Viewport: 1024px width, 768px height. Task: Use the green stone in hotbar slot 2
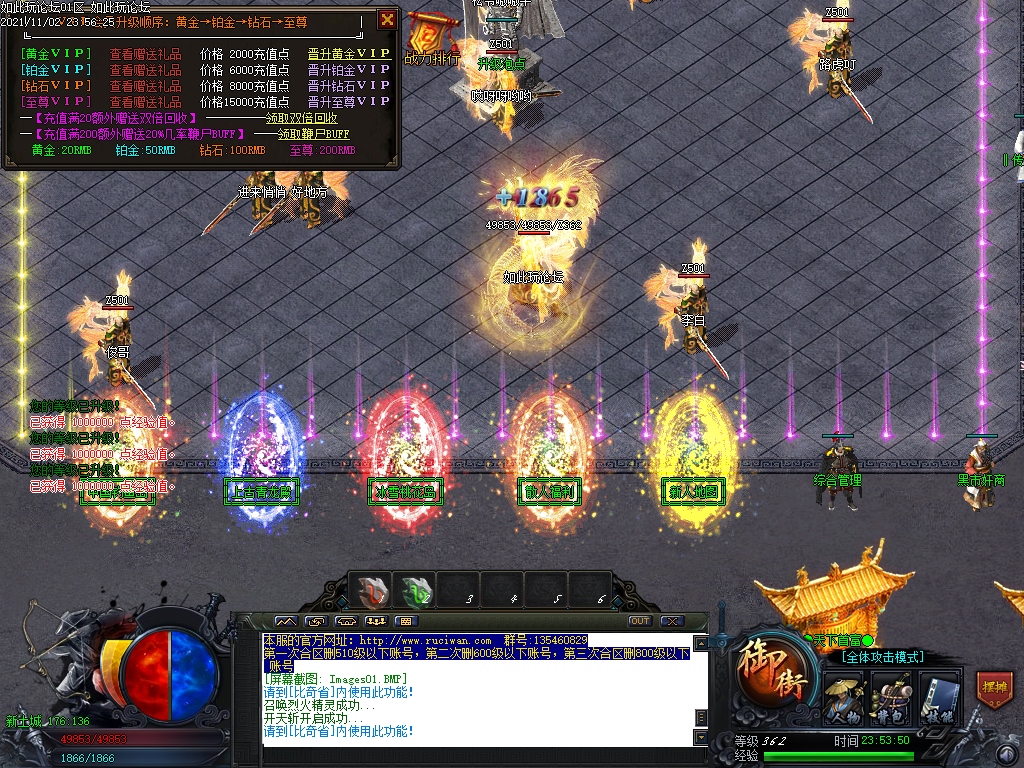(x=417, y=591)
